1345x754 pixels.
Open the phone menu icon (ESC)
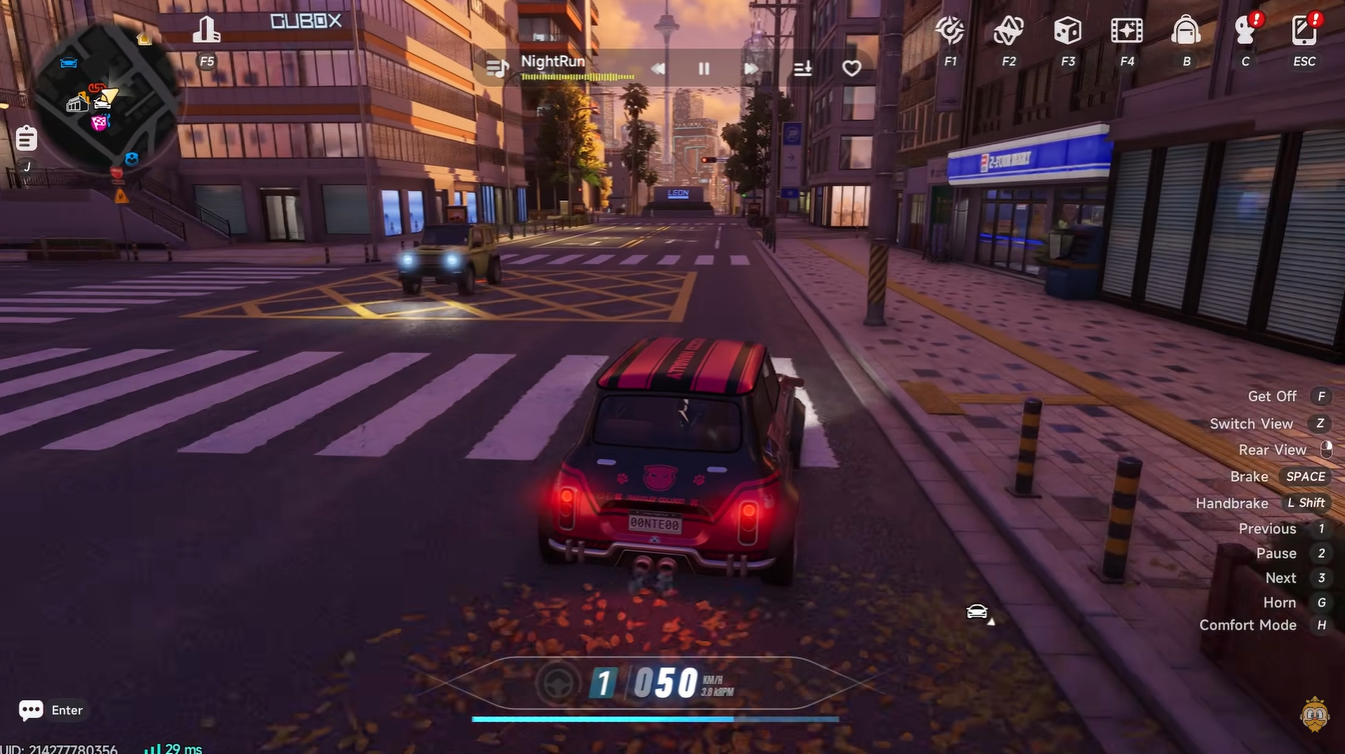pyautogui.click(x=1304, y=31)
